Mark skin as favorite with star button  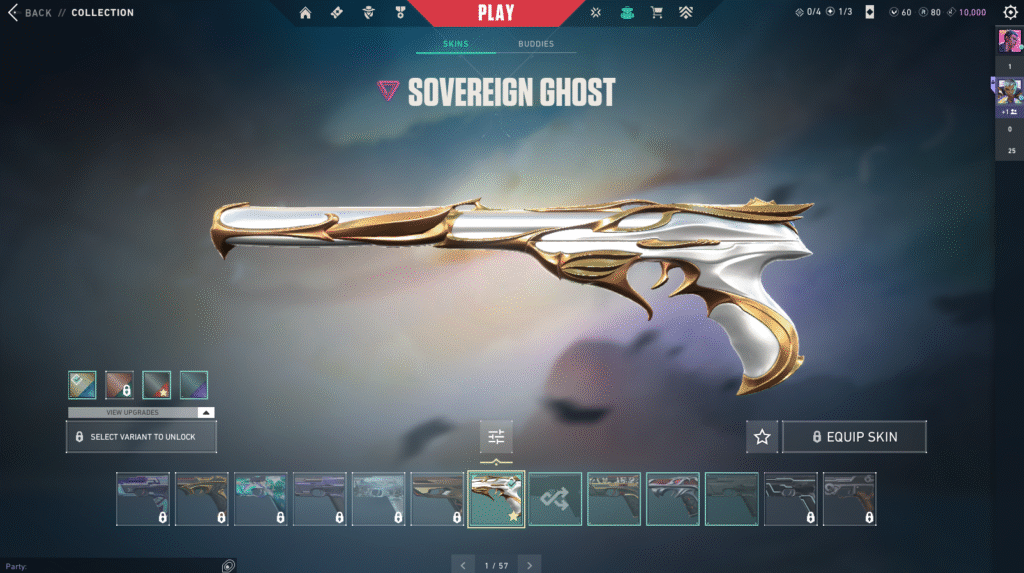click(x=762, y=437)
